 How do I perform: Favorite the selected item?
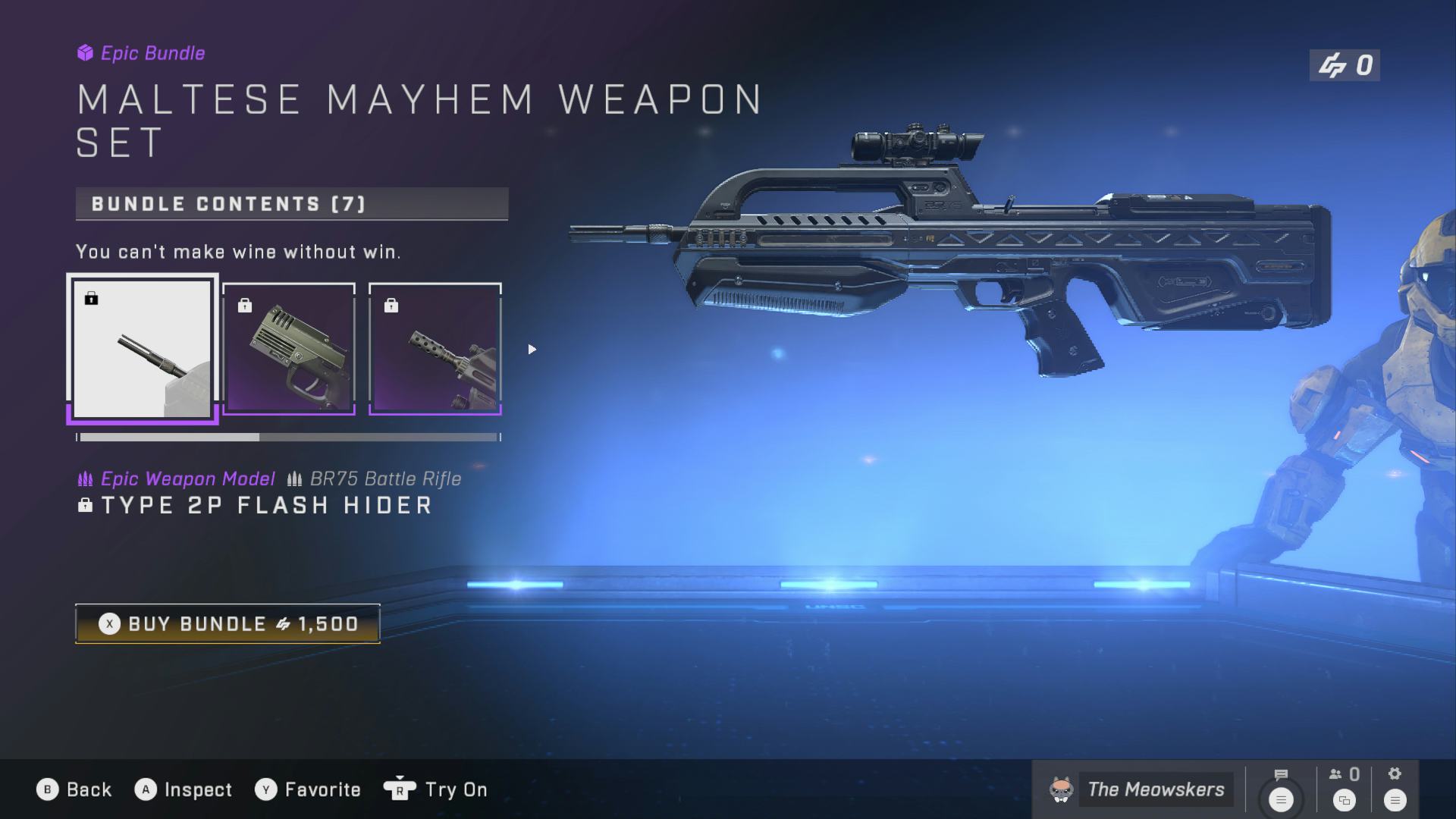coord(308,789)
